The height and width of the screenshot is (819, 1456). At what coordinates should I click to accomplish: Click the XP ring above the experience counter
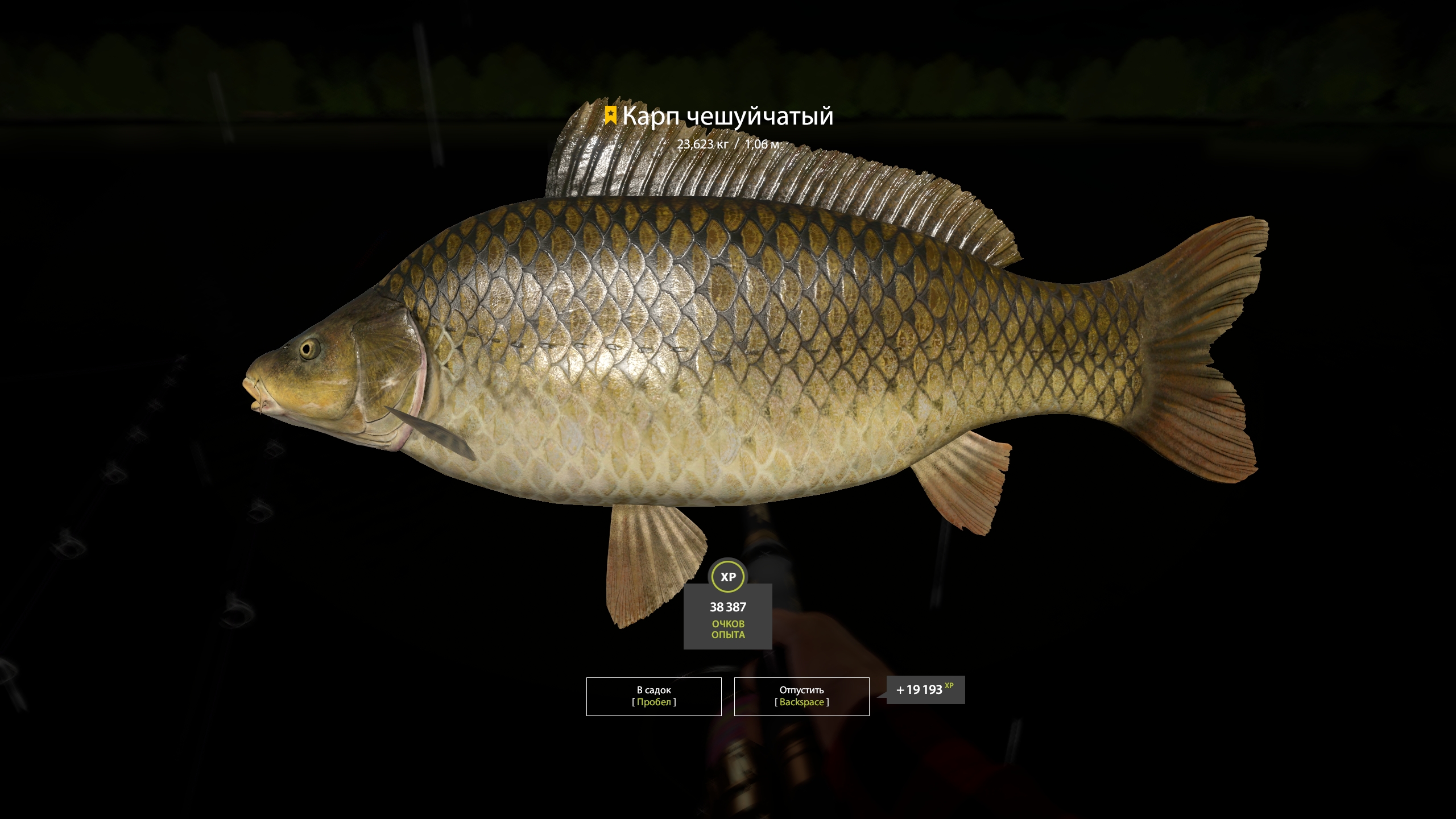pos(729,576)
